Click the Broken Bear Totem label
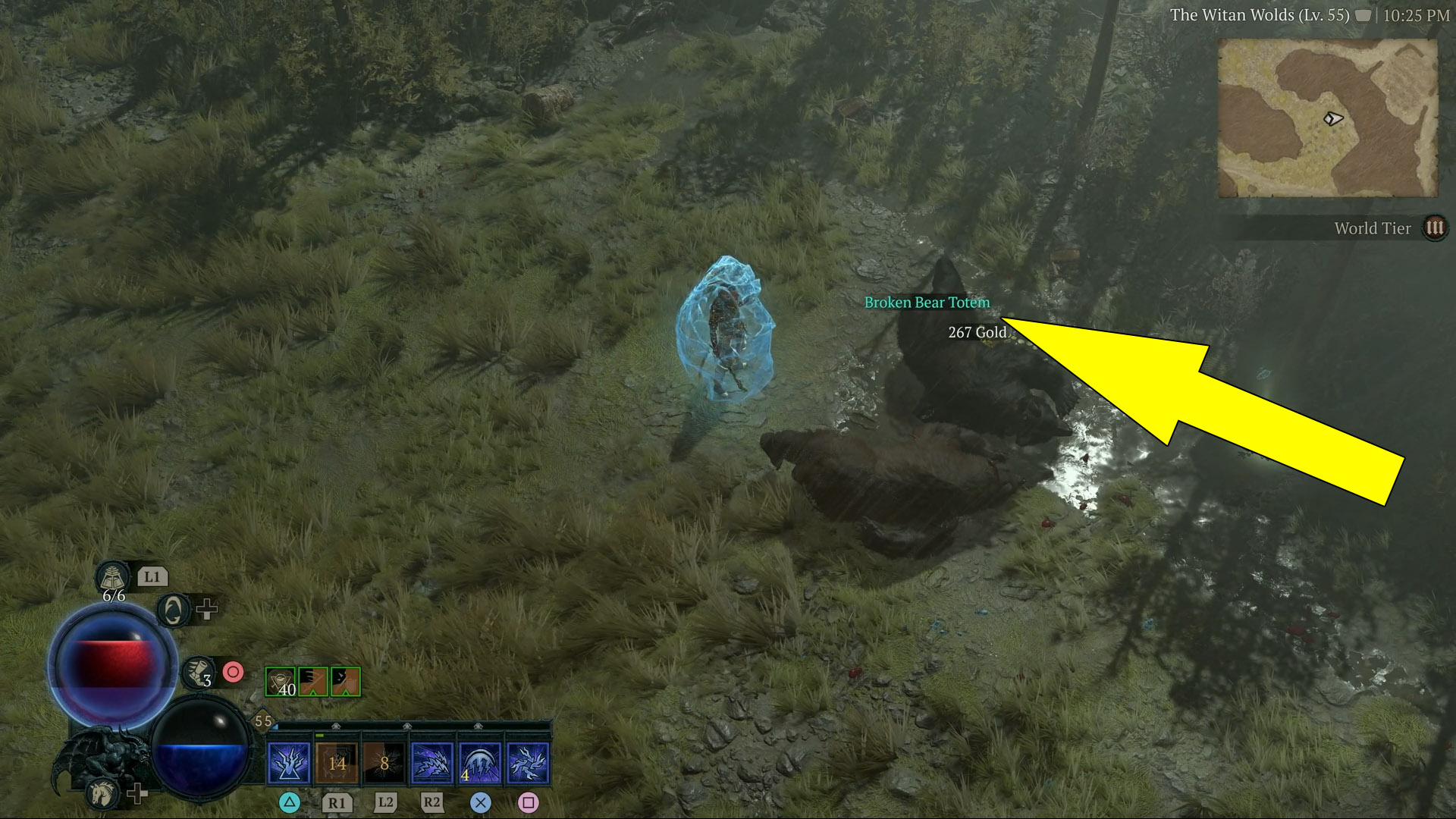 pyautogui.click(x=926, y=302)
